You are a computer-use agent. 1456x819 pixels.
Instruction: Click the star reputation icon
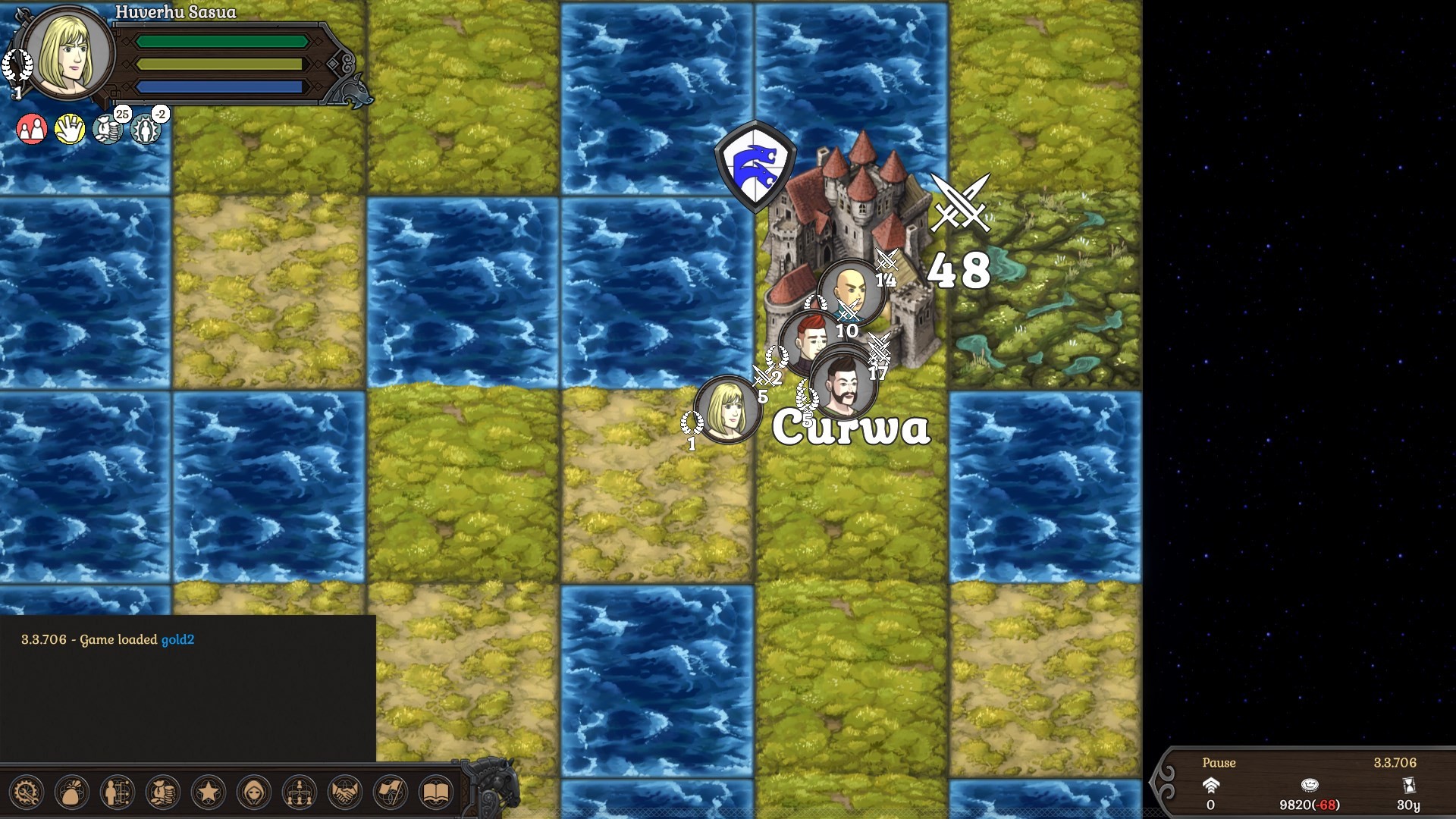[x=210, y=792]
